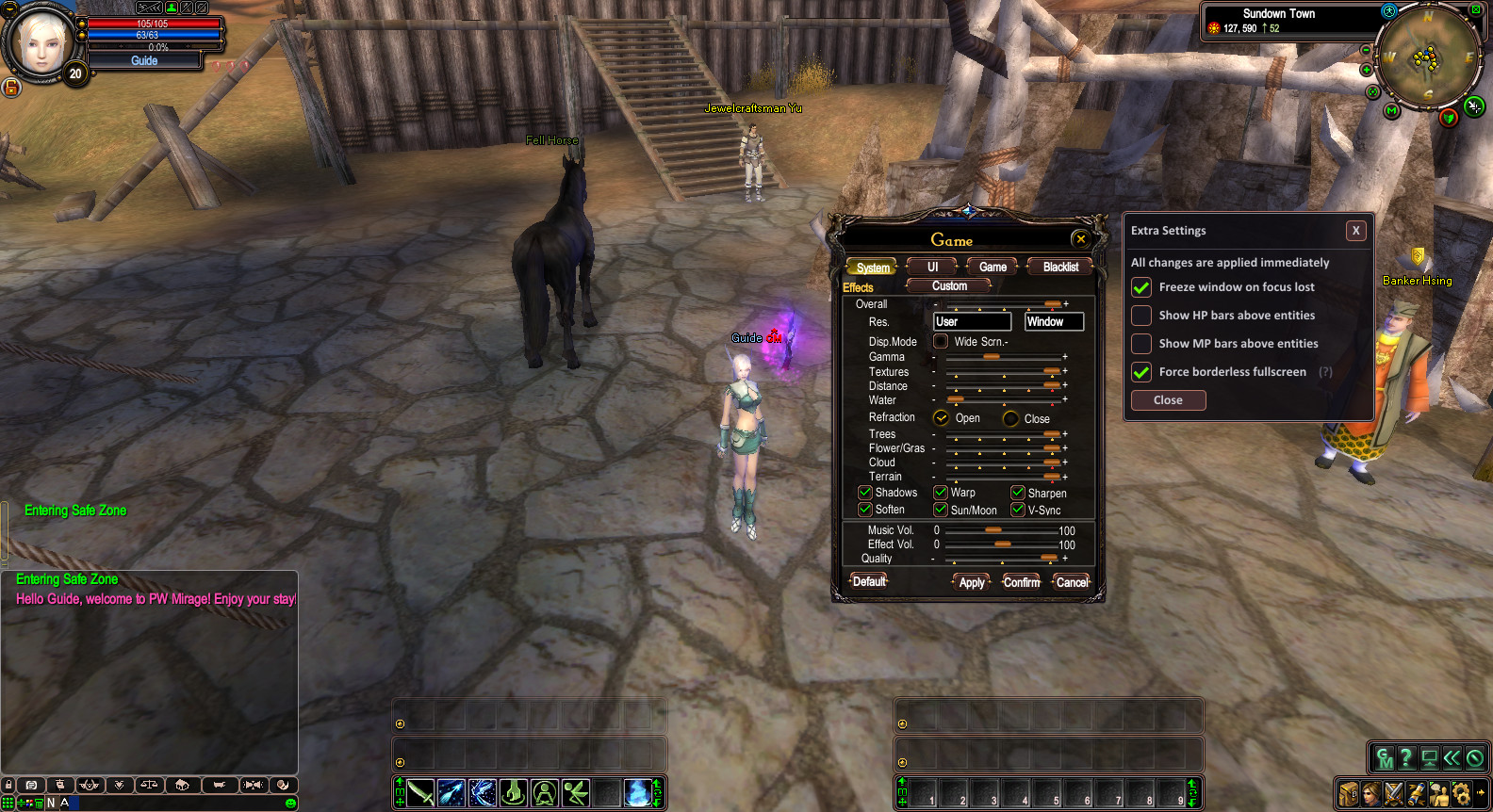
Task: Close the Game settings window
Action: point(1081,239)
